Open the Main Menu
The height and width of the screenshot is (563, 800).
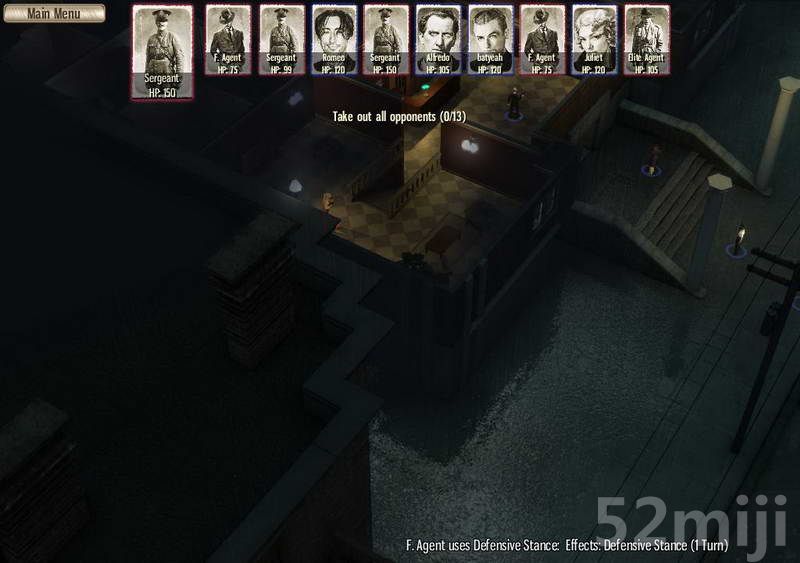53,13
